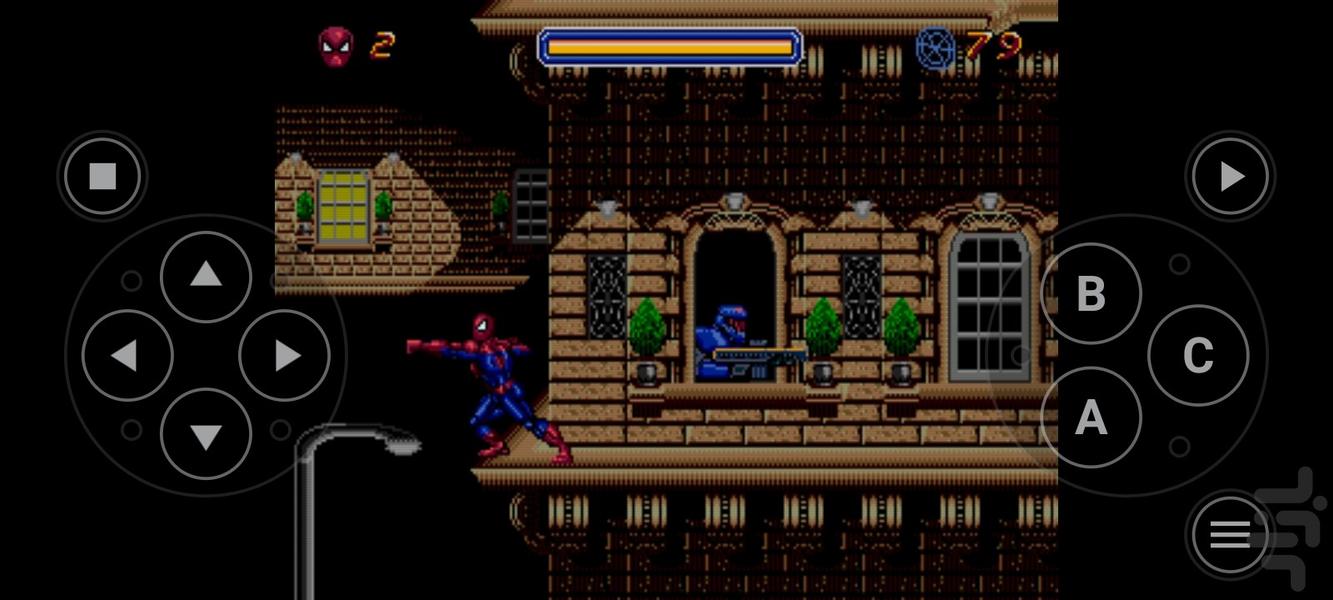Open the emulator hamburger menu
1333x600 pixels.
1231,536
